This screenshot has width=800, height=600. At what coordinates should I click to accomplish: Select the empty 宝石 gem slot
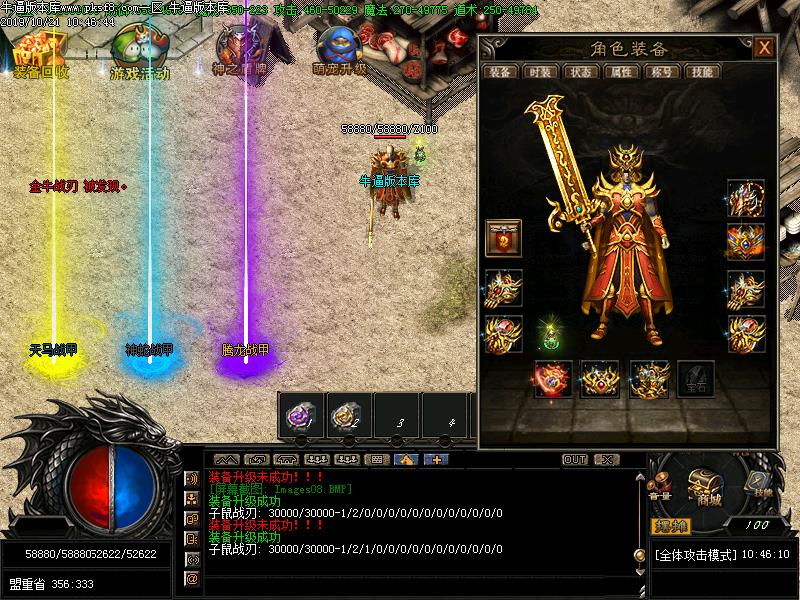[695, 380]
